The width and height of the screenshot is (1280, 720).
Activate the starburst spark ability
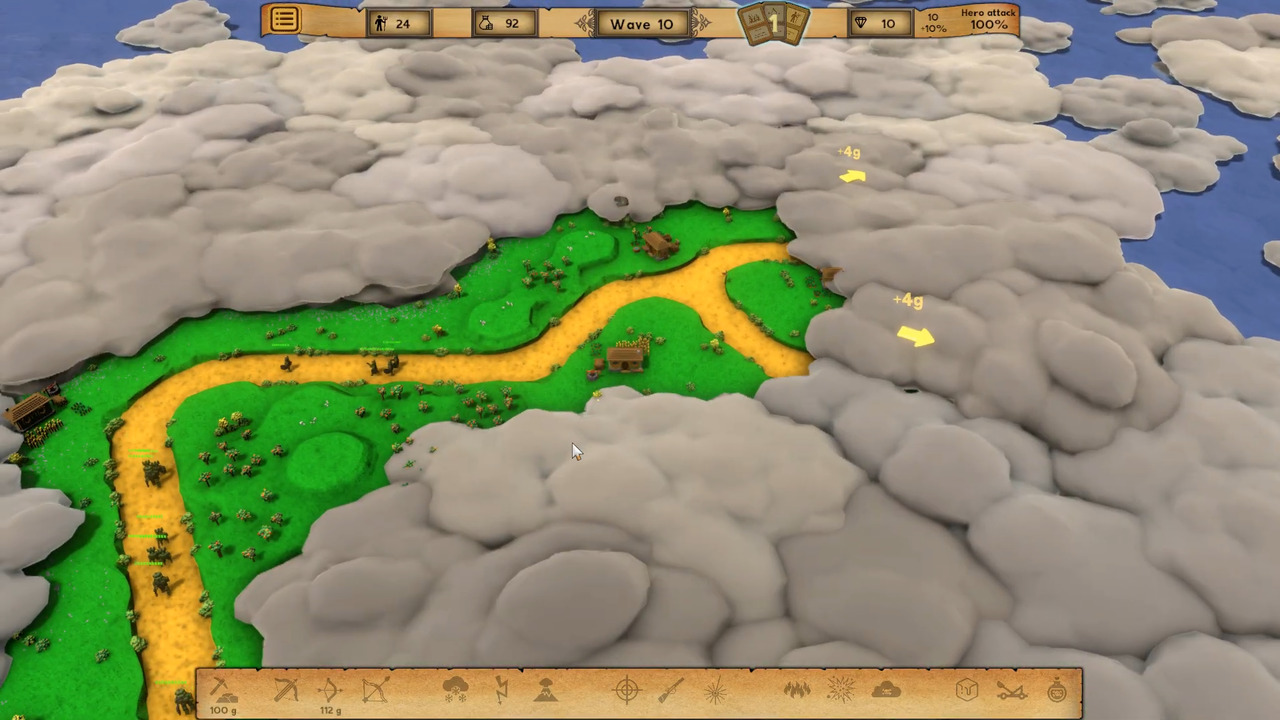click(715, 689)
